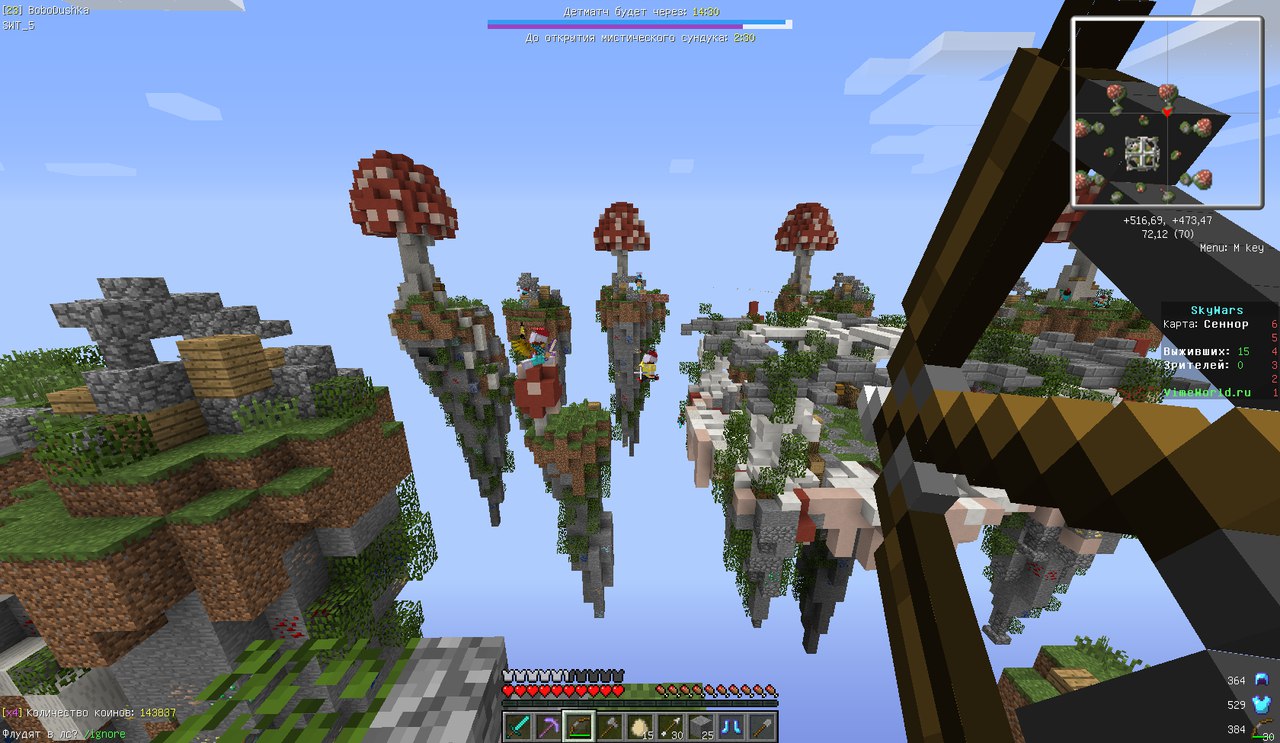Select the purple enchanted pickaxe slot
This screenshot has height=743, width=1280.
coord(548,725)
